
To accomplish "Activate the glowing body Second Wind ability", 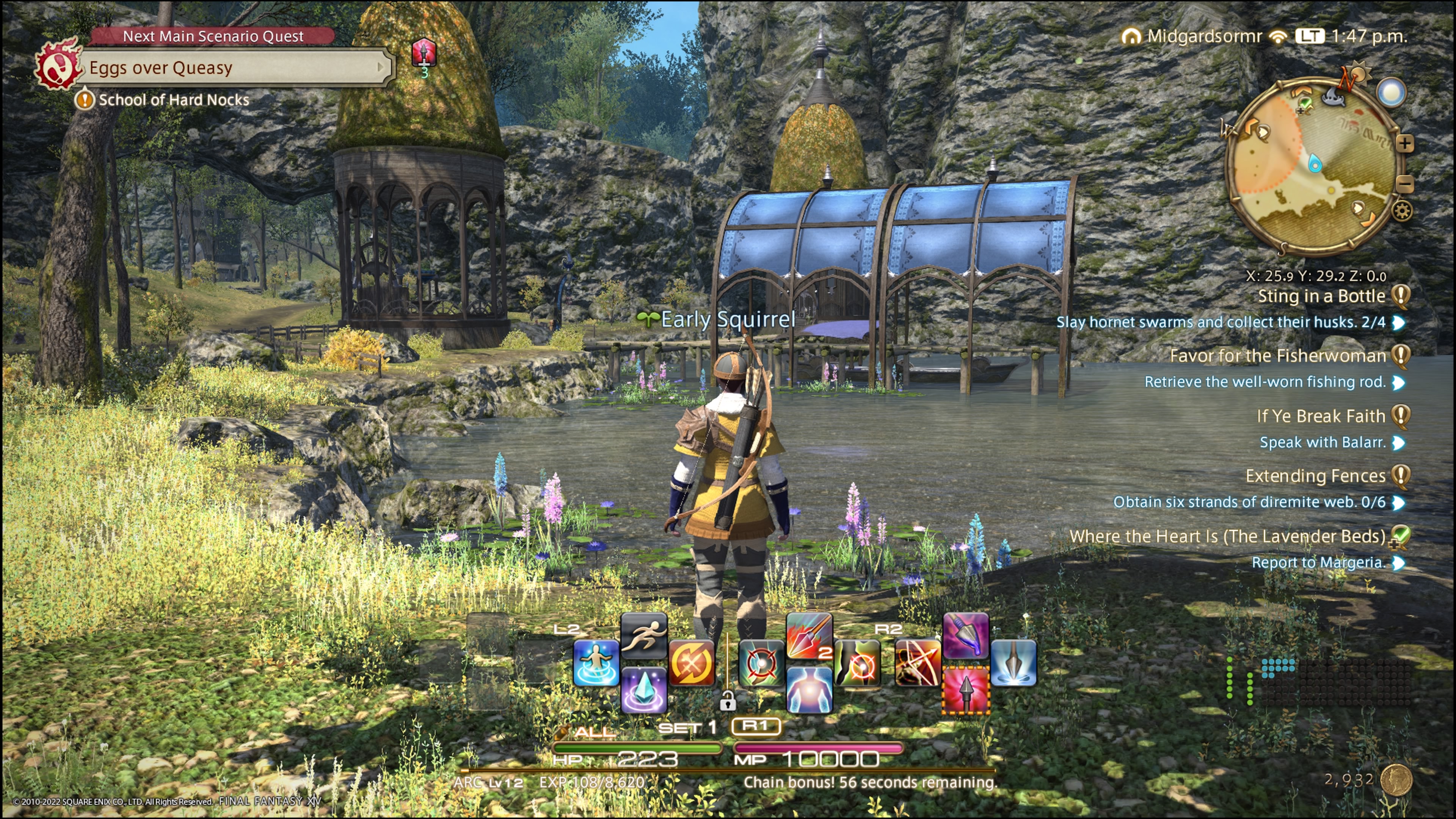I will click(808, 690).
